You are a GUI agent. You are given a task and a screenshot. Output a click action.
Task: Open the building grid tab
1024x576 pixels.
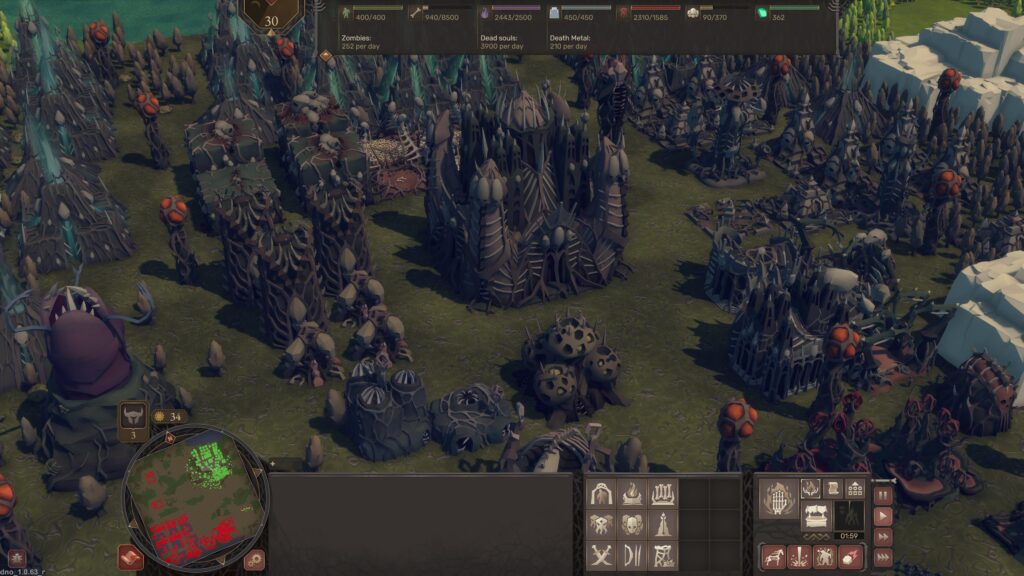click(x=855, y=488)
